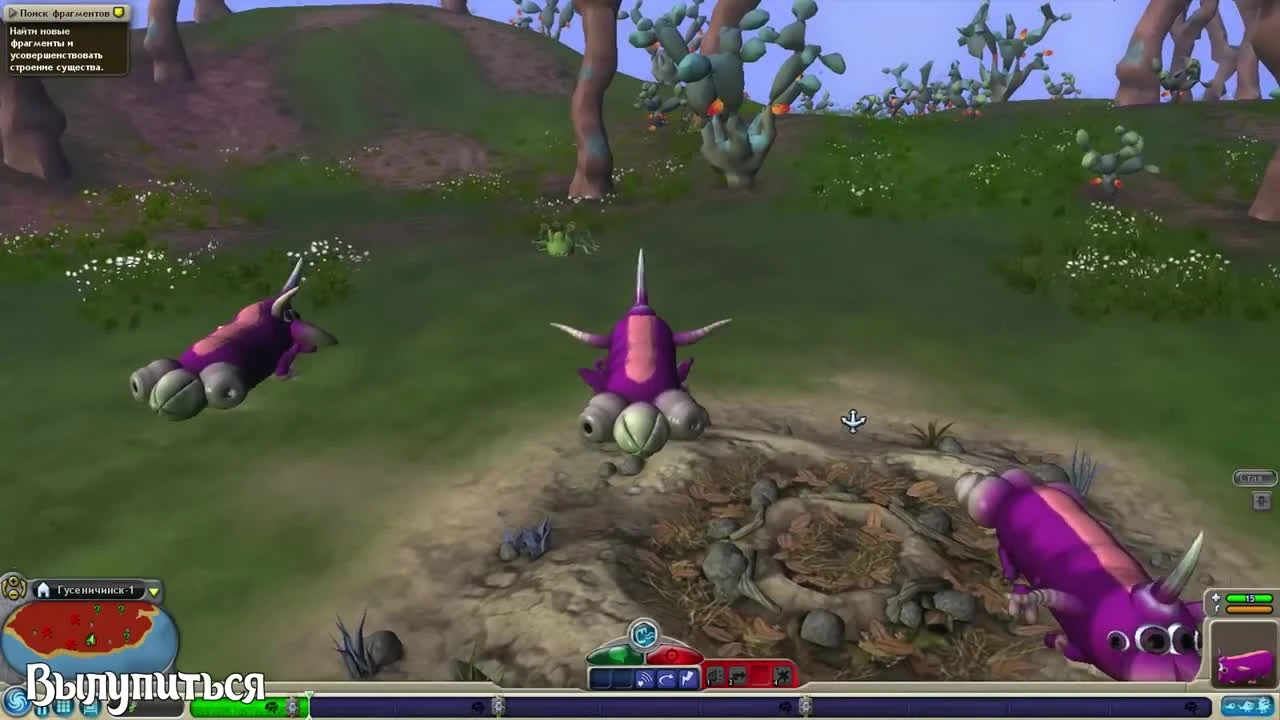Screen dimensions: 1280x720
Task: Use the Pose social ability
Action: 686,675
